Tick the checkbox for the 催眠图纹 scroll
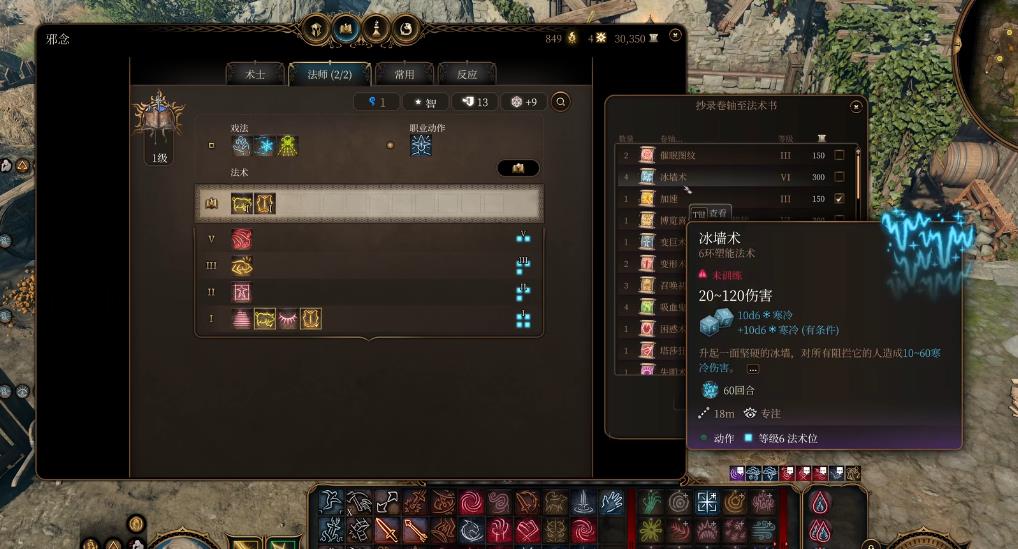 839,155
